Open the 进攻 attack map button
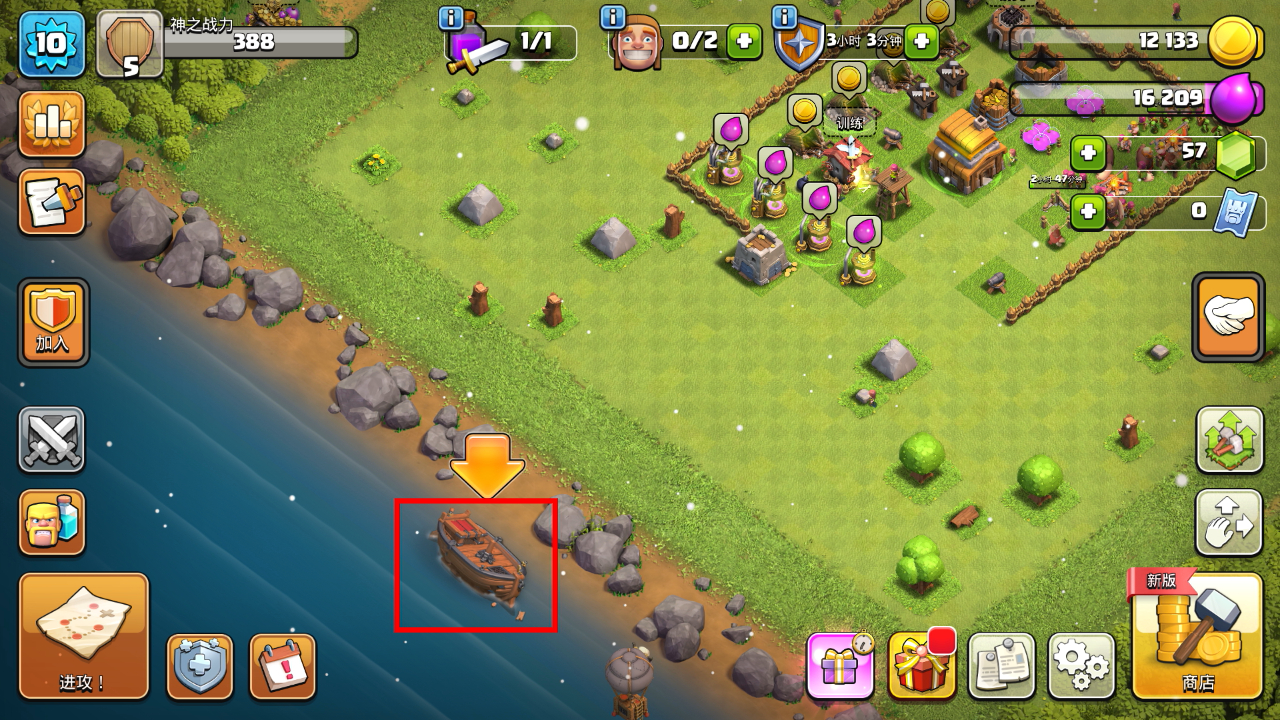The width and height of the screenshot is (1280, 720). tap(83, 635)
